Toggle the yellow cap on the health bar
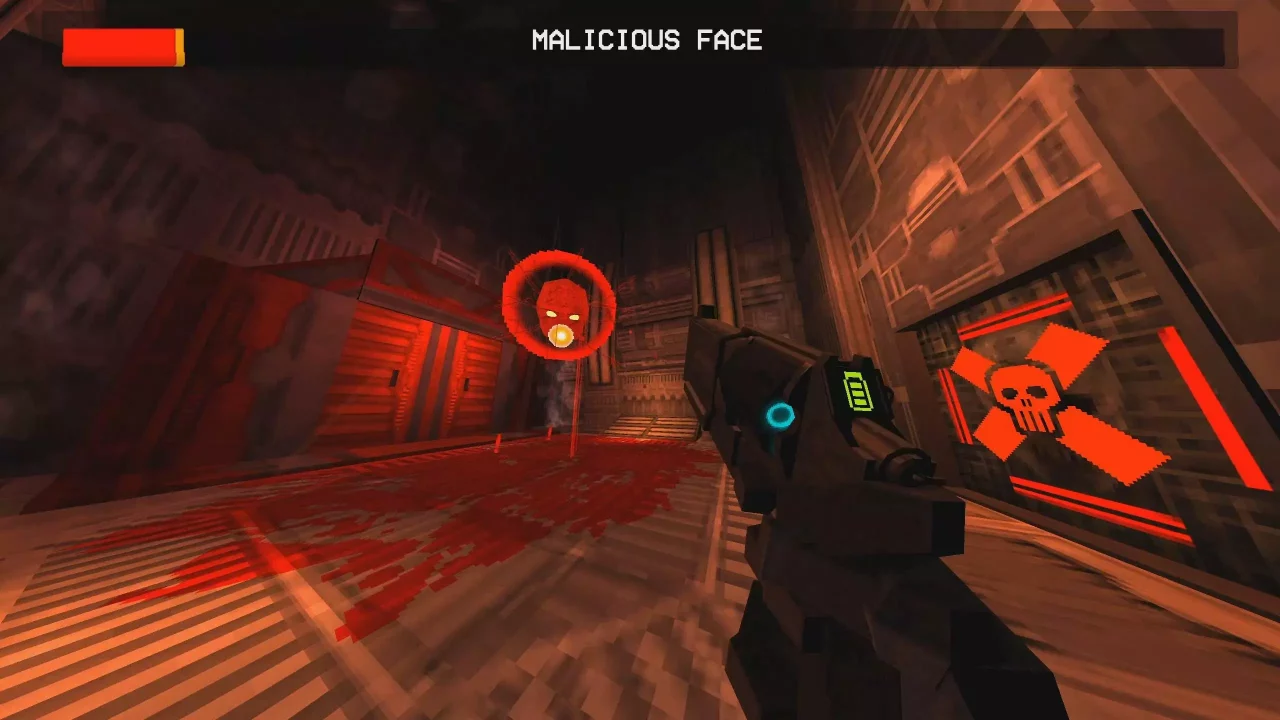Viewport: 1280px width, 720px height. point(178,44)
